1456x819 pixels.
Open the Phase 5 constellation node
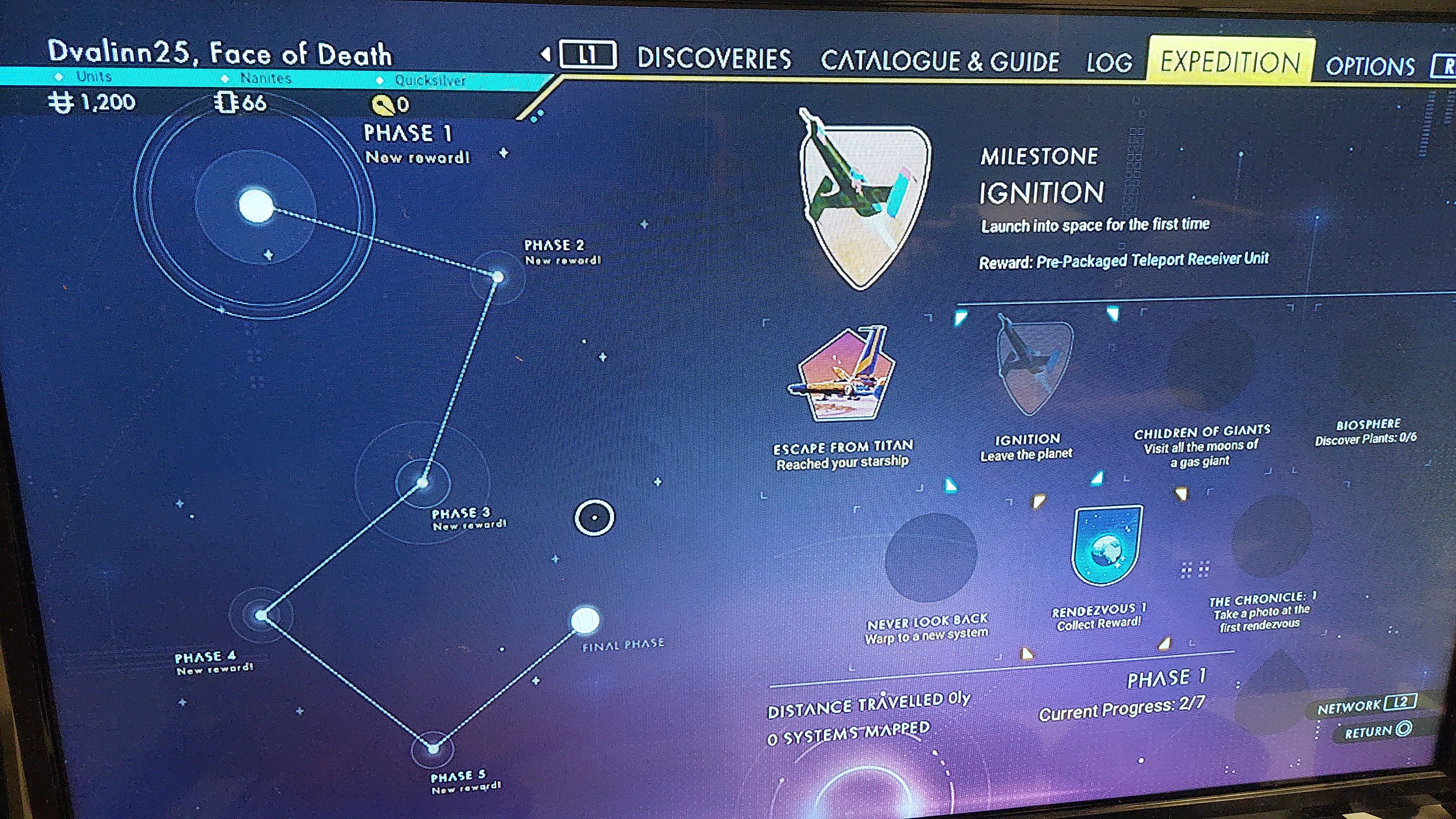tap(433, 749)
